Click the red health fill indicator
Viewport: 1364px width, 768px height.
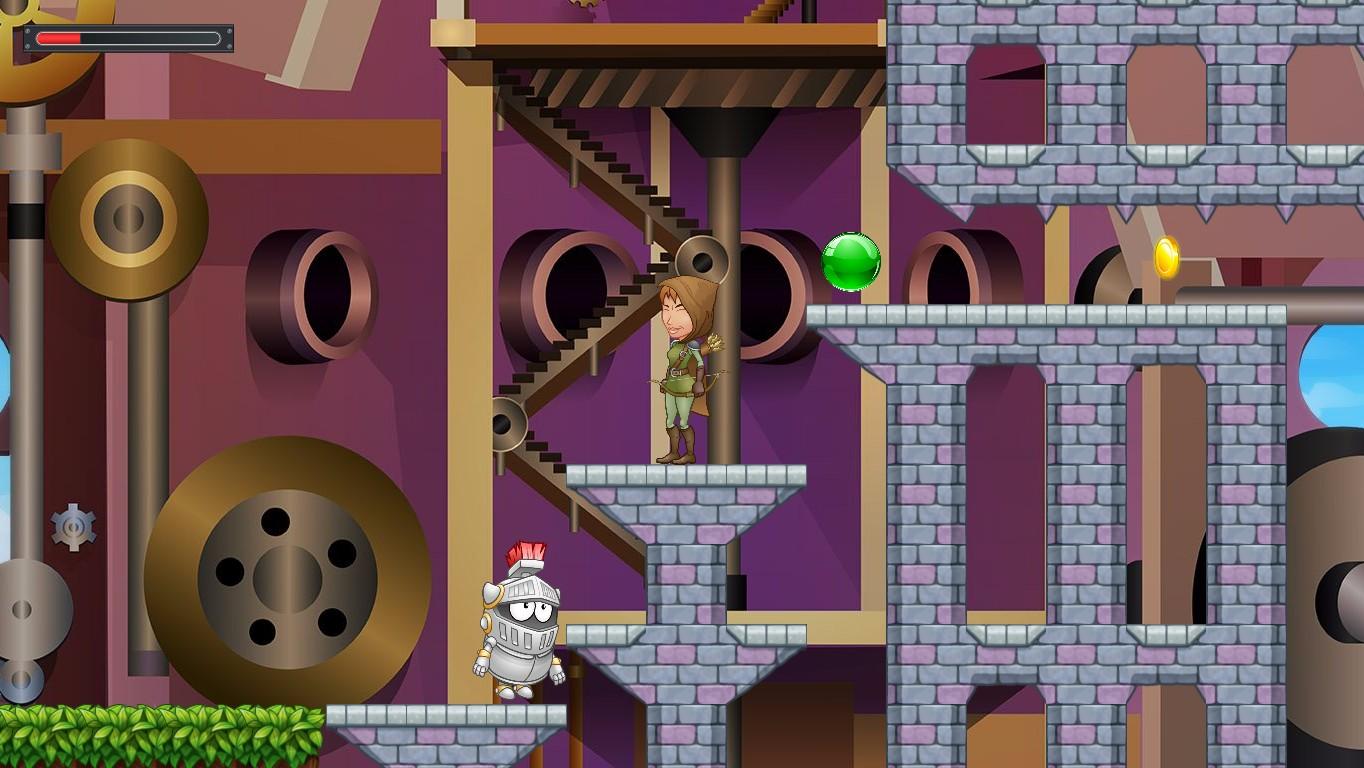click(x=58, y=38)
